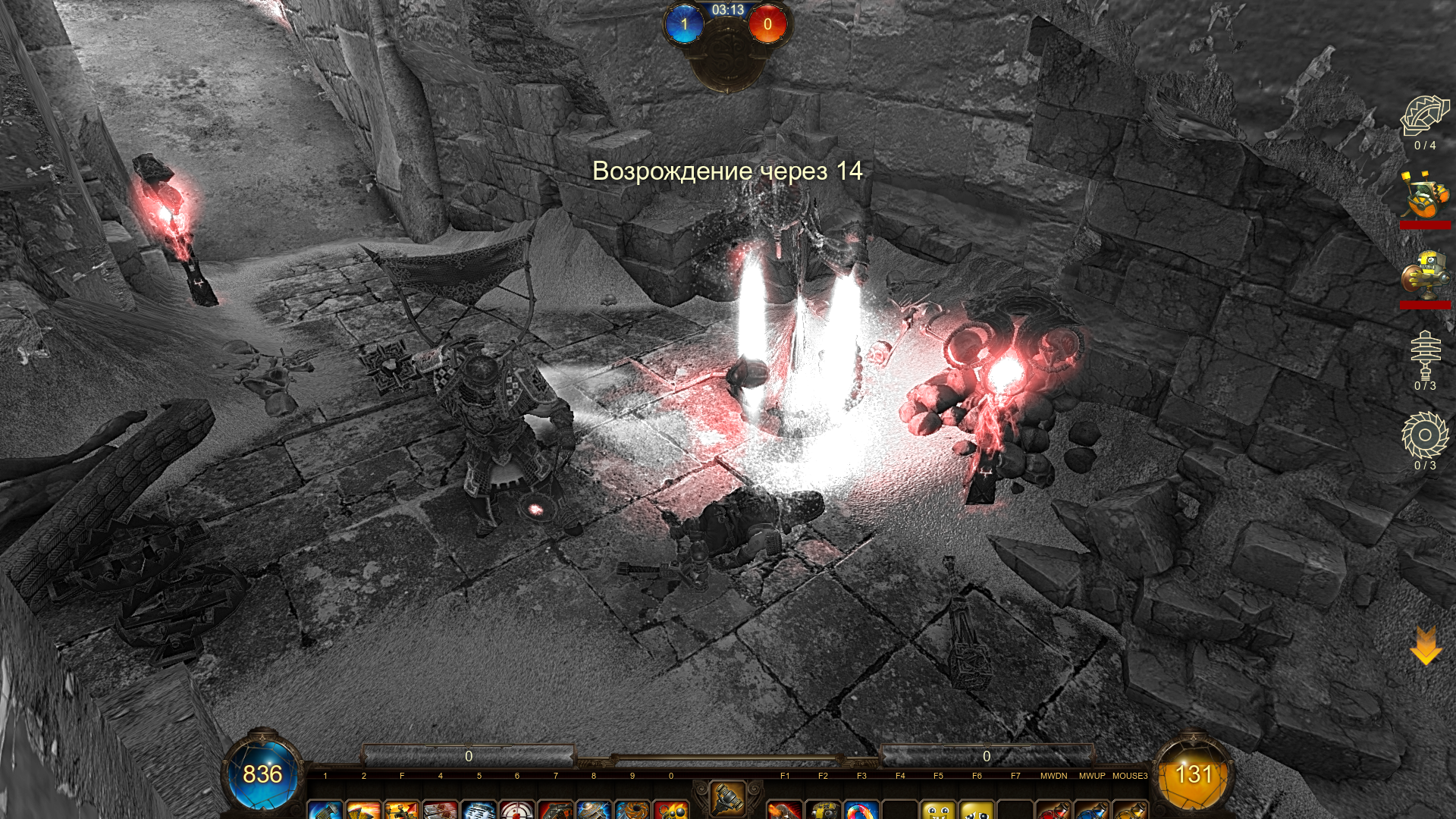Use the red crosshair target ability
The image size is (1456, 819).
click(517, 810)
